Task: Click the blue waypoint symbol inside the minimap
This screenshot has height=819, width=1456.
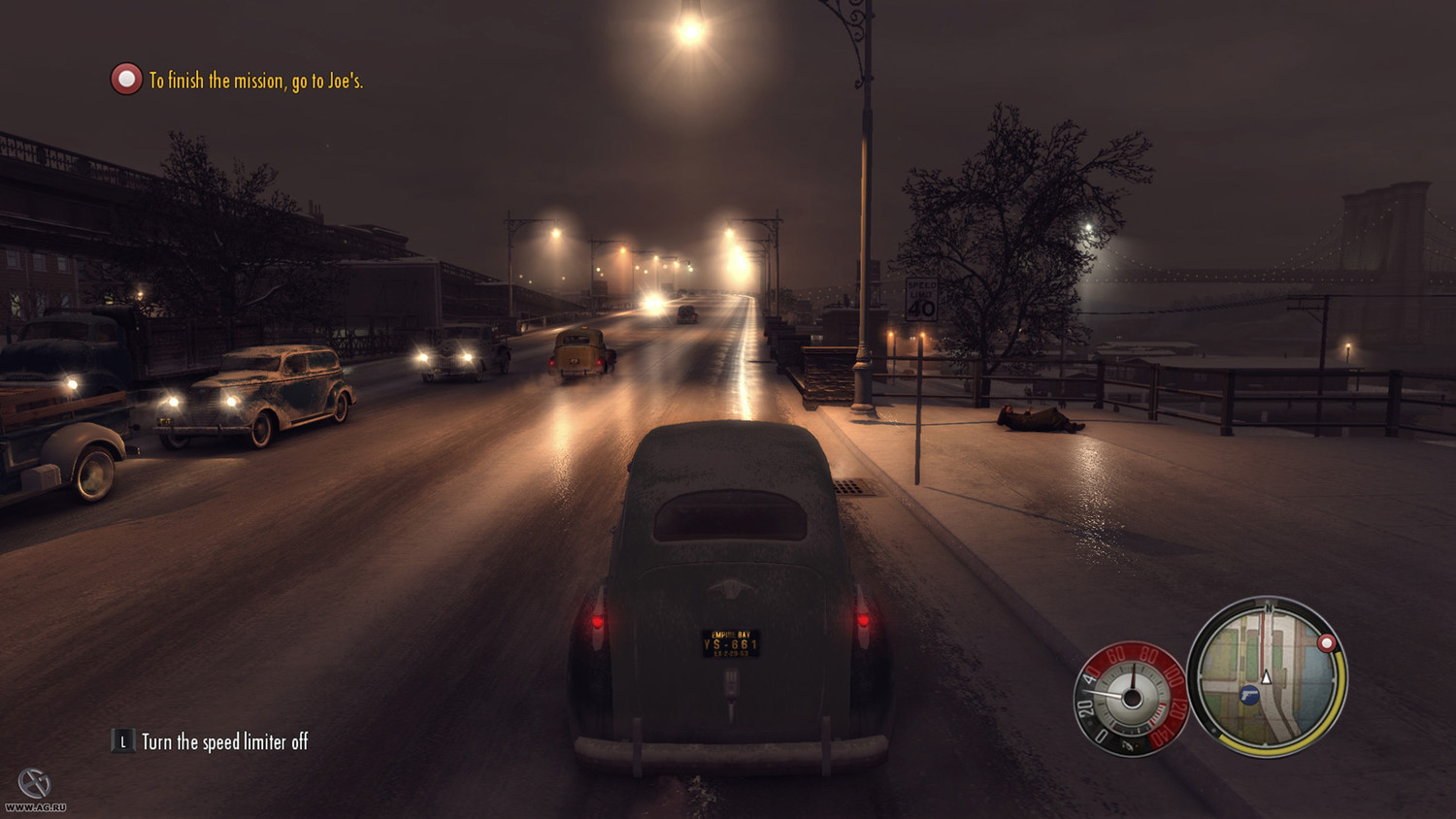Action: tap(1248, 695)
